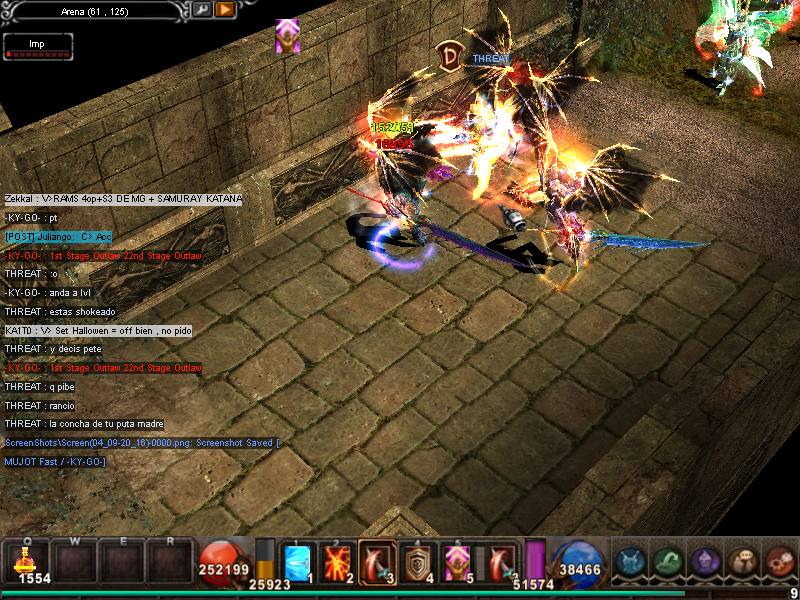Select the shield skill in slot 4
Screen dimensions: 800x600
point(414,563)
